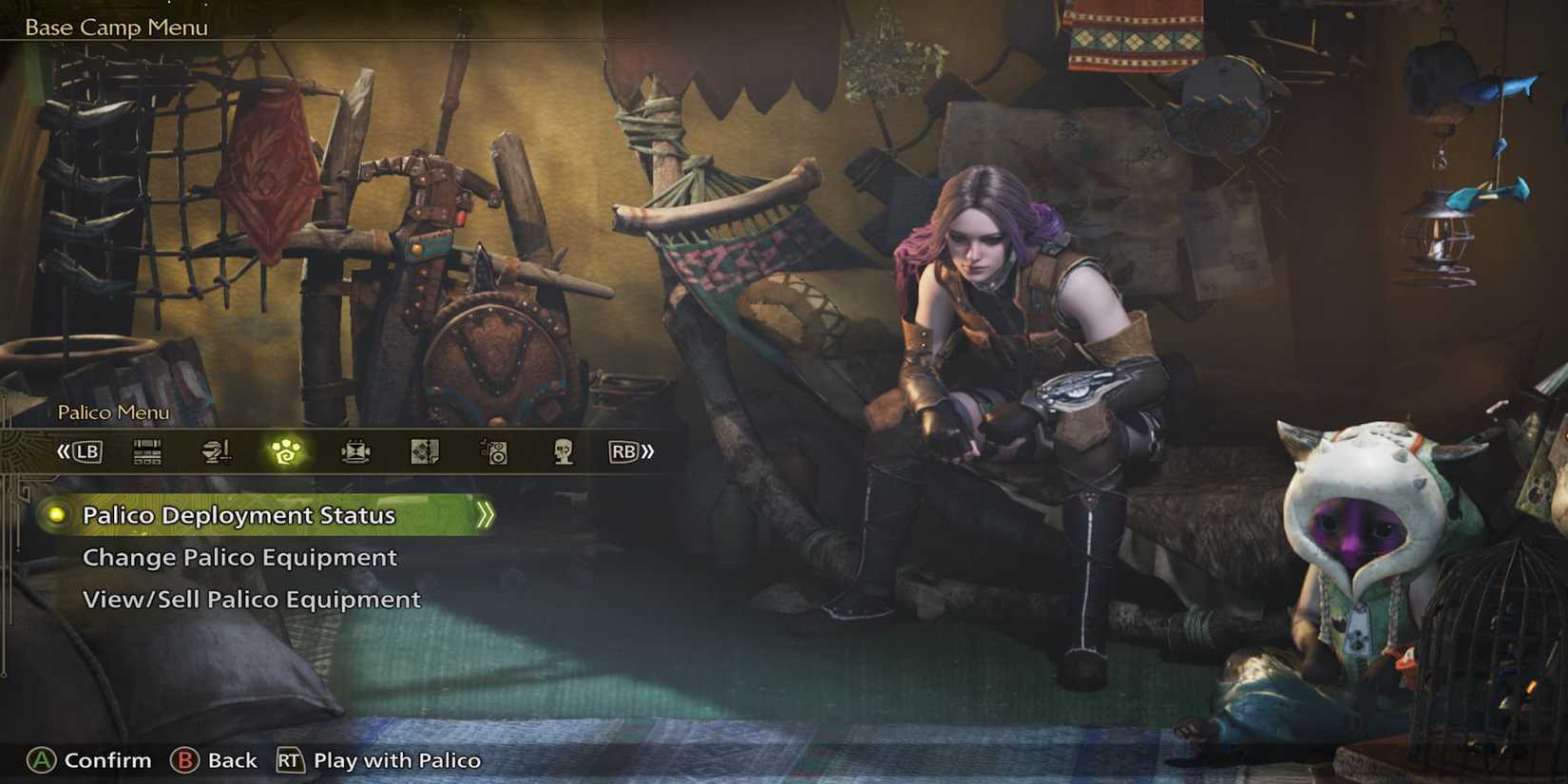Open the Palico Menu tab label
Image resolution: width=1568 pixels, height=784 pixels.
(x=114, y=412)
